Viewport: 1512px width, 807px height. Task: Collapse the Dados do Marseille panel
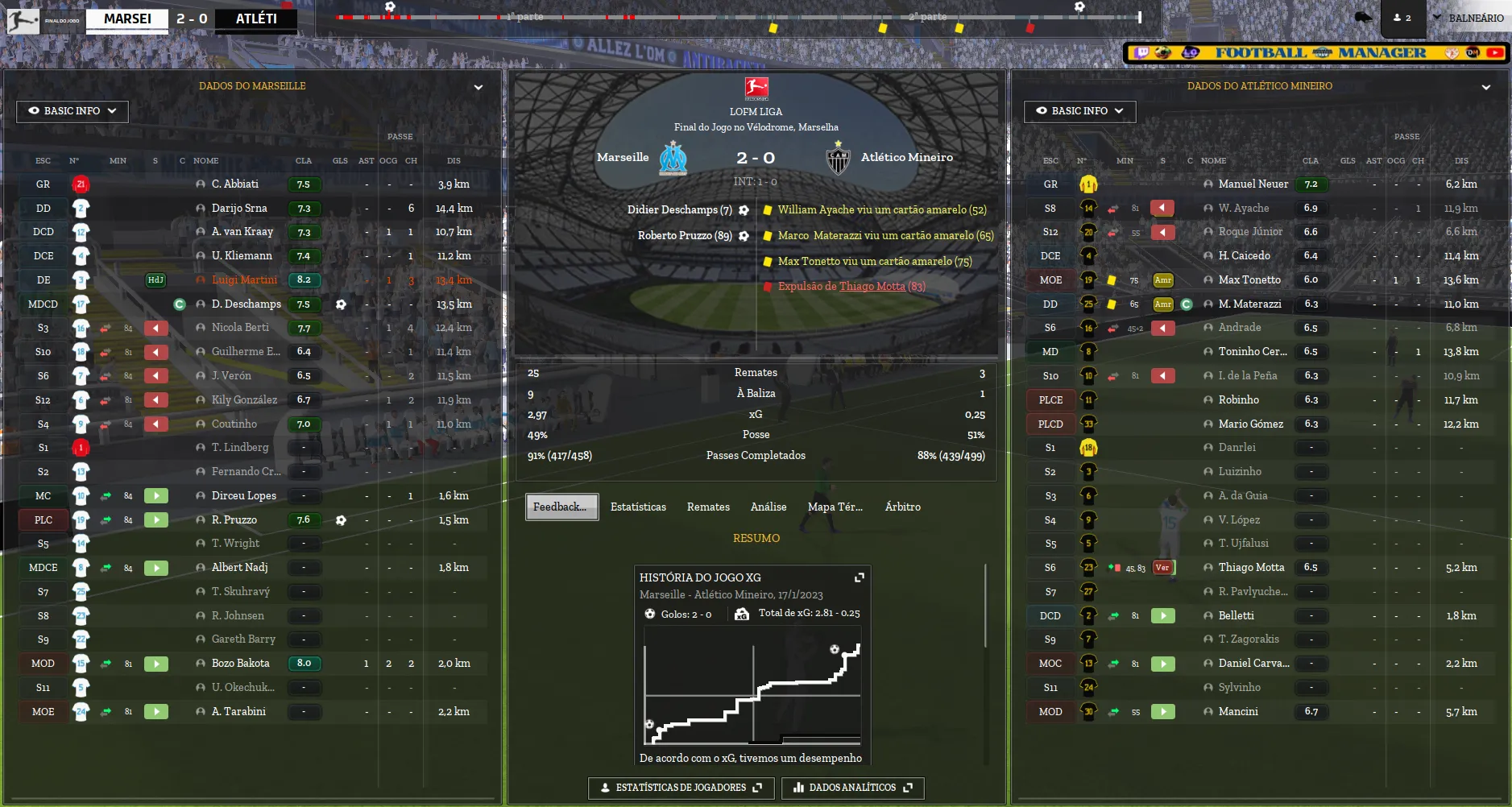(x=478, y=87)
